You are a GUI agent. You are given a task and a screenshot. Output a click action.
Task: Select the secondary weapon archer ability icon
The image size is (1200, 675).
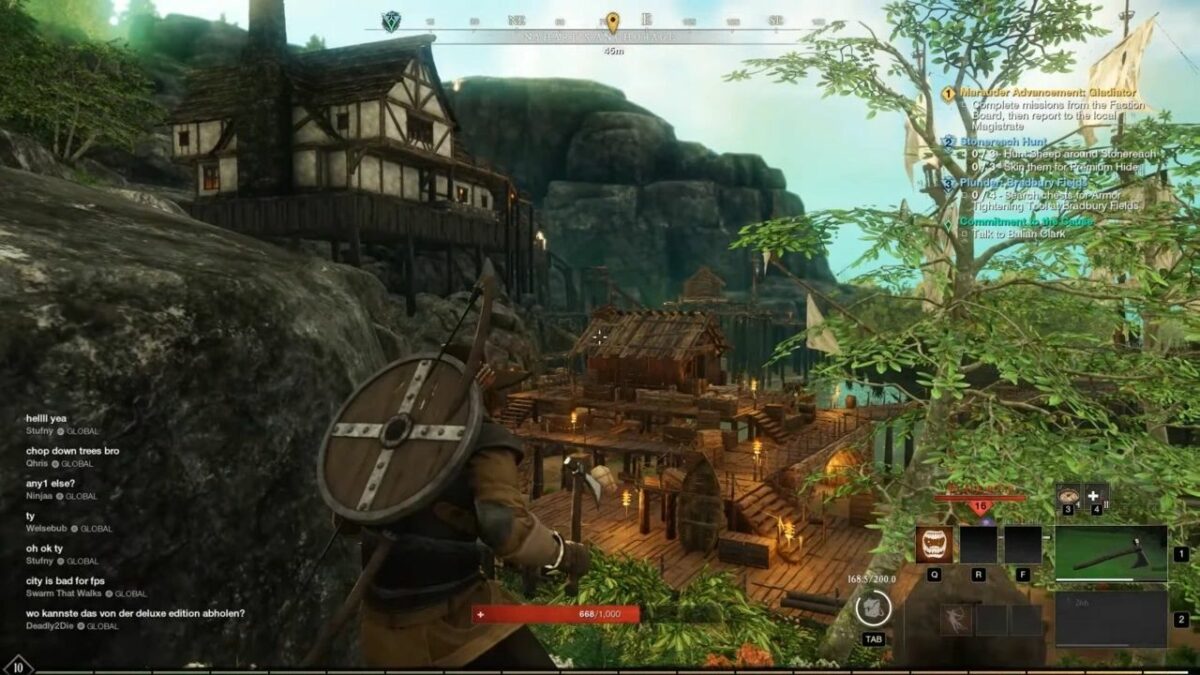point(955,619)
